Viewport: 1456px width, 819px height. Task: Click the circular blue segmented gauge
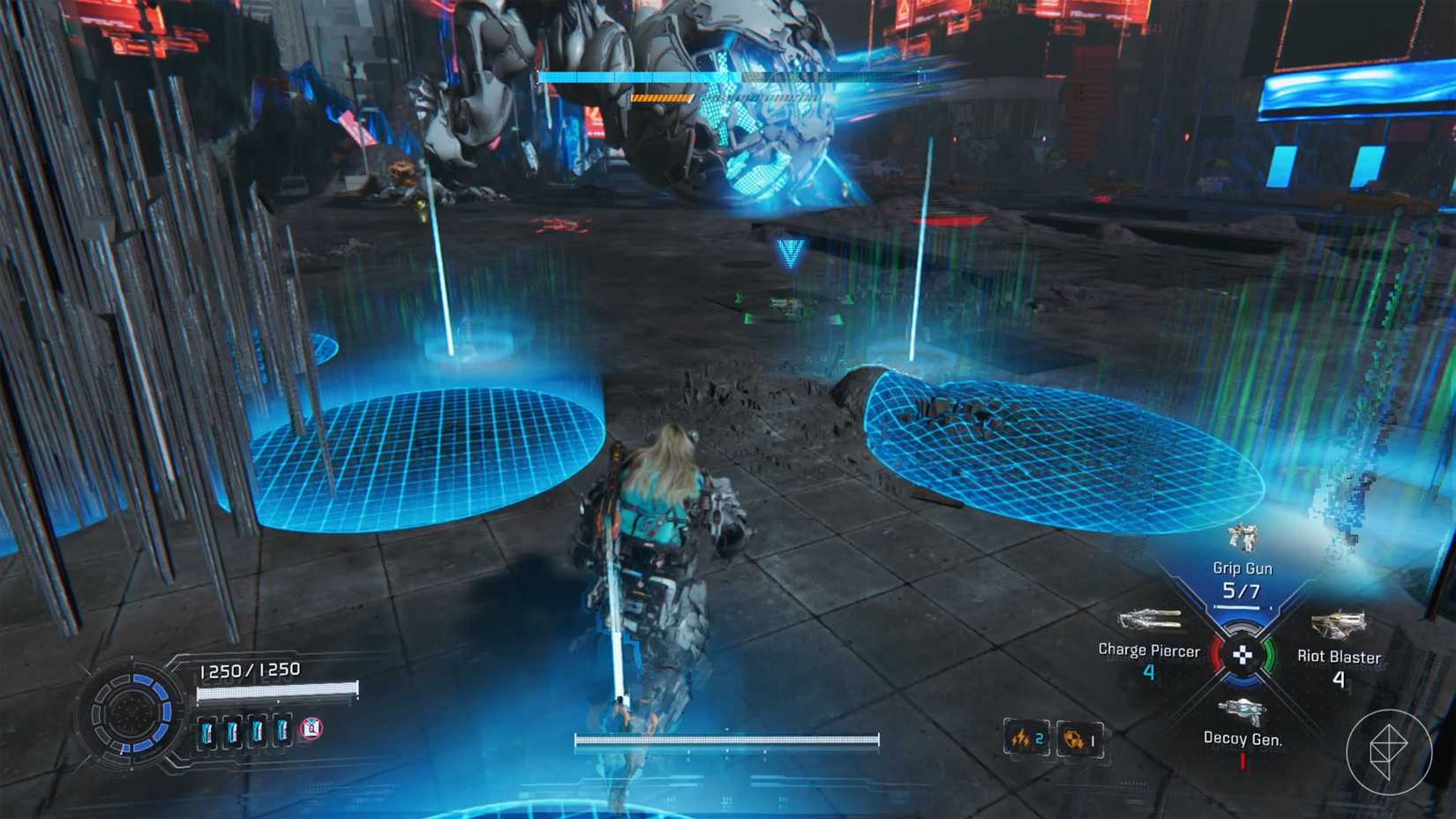pos(132,711)
